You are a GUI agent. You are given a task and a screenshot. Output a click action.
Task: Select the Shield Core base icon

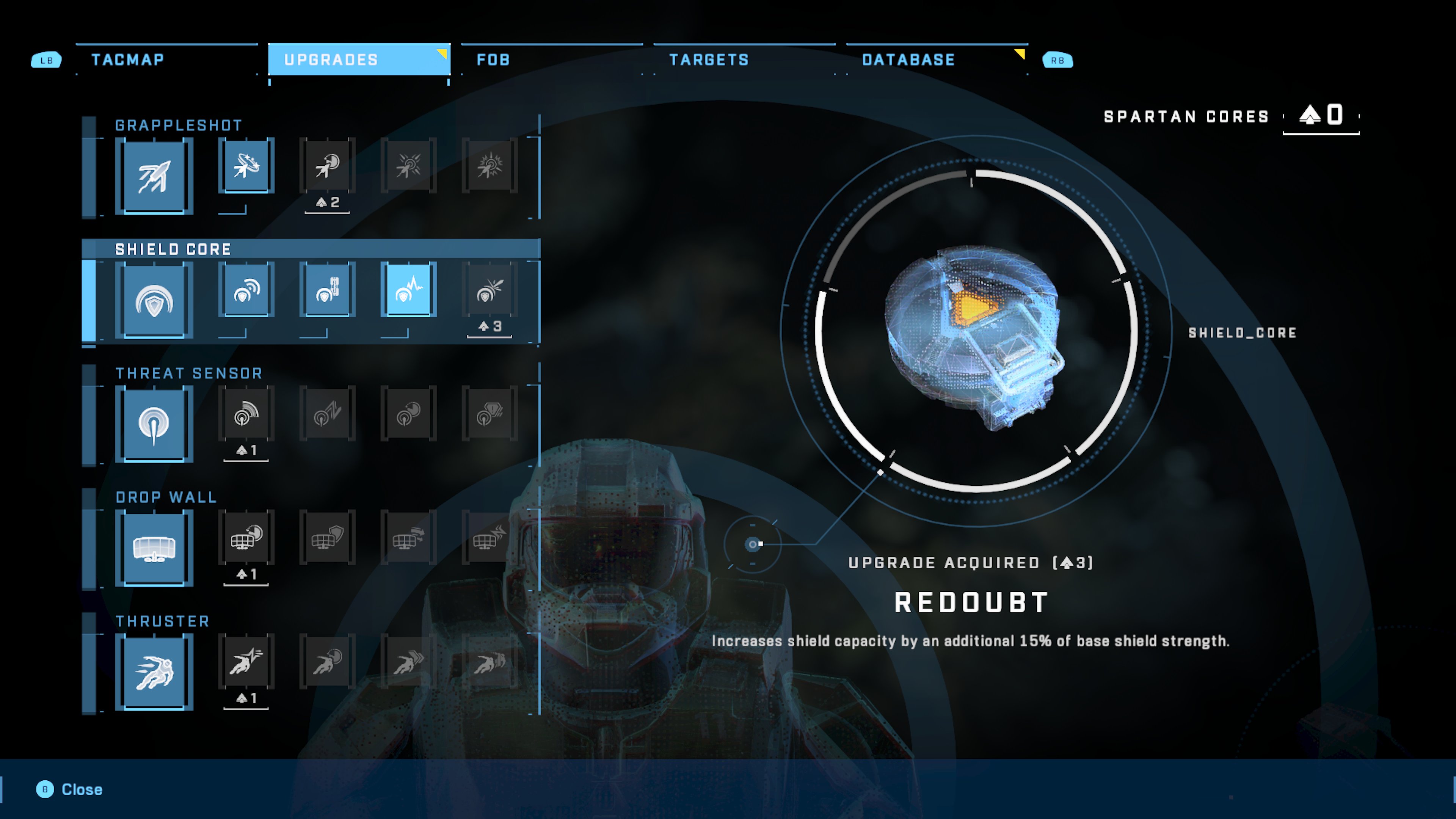coord(154,300)
